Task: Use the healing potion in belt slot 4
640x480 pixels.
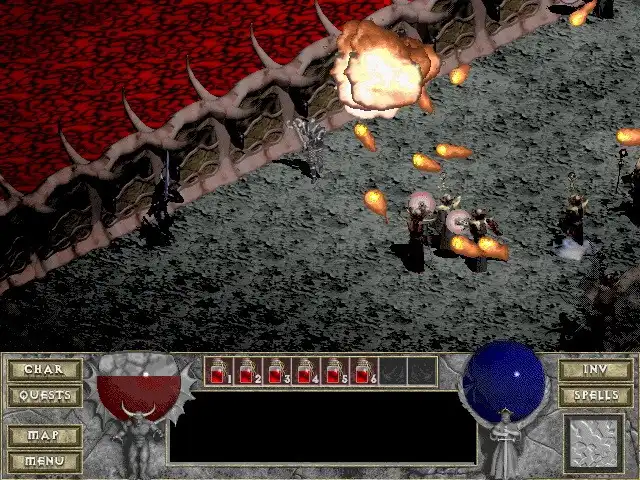Action: pos(305,371)
